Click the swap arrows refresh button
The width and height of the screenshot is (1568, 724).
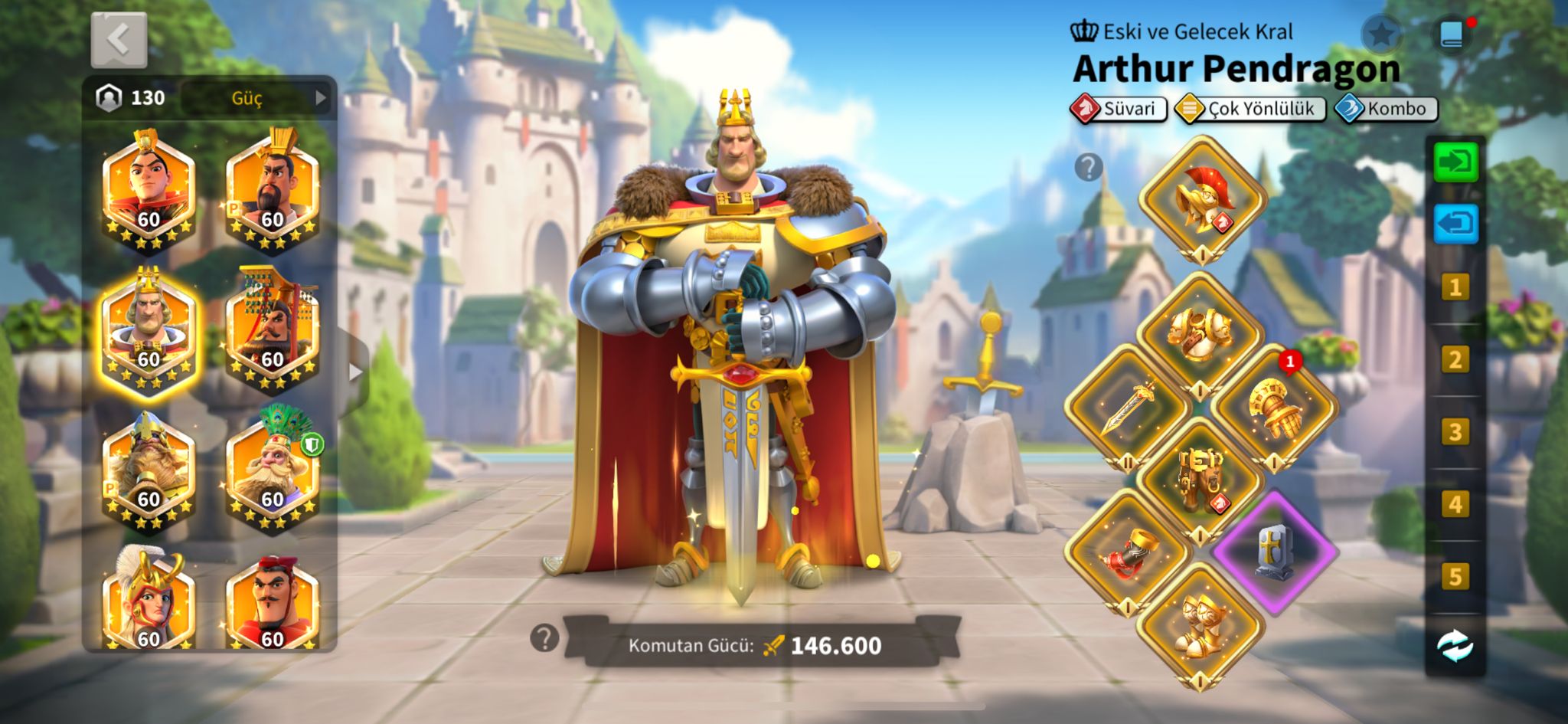pyautogui.click(x=1455, y=646)
